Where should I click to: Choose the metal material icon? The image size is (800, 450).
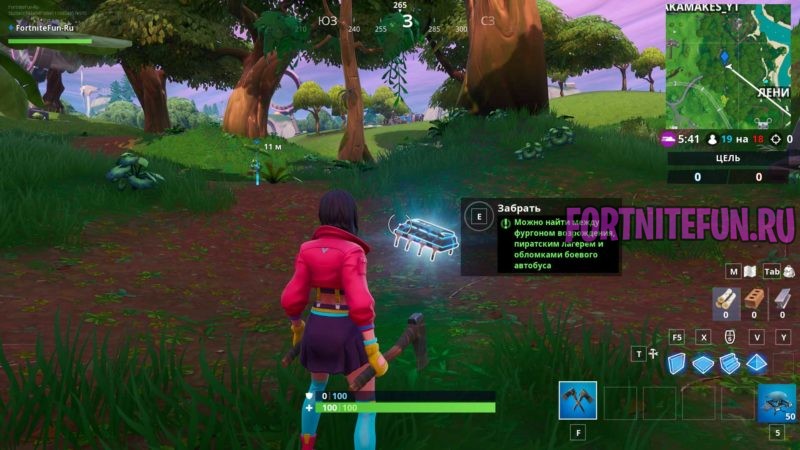pyautogui.click(x=782, y=299)
